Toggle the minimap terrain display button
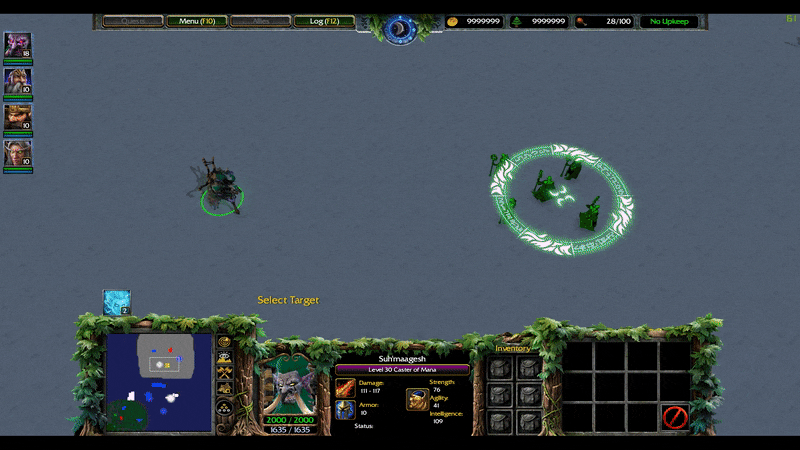 [x=224, y=358]
